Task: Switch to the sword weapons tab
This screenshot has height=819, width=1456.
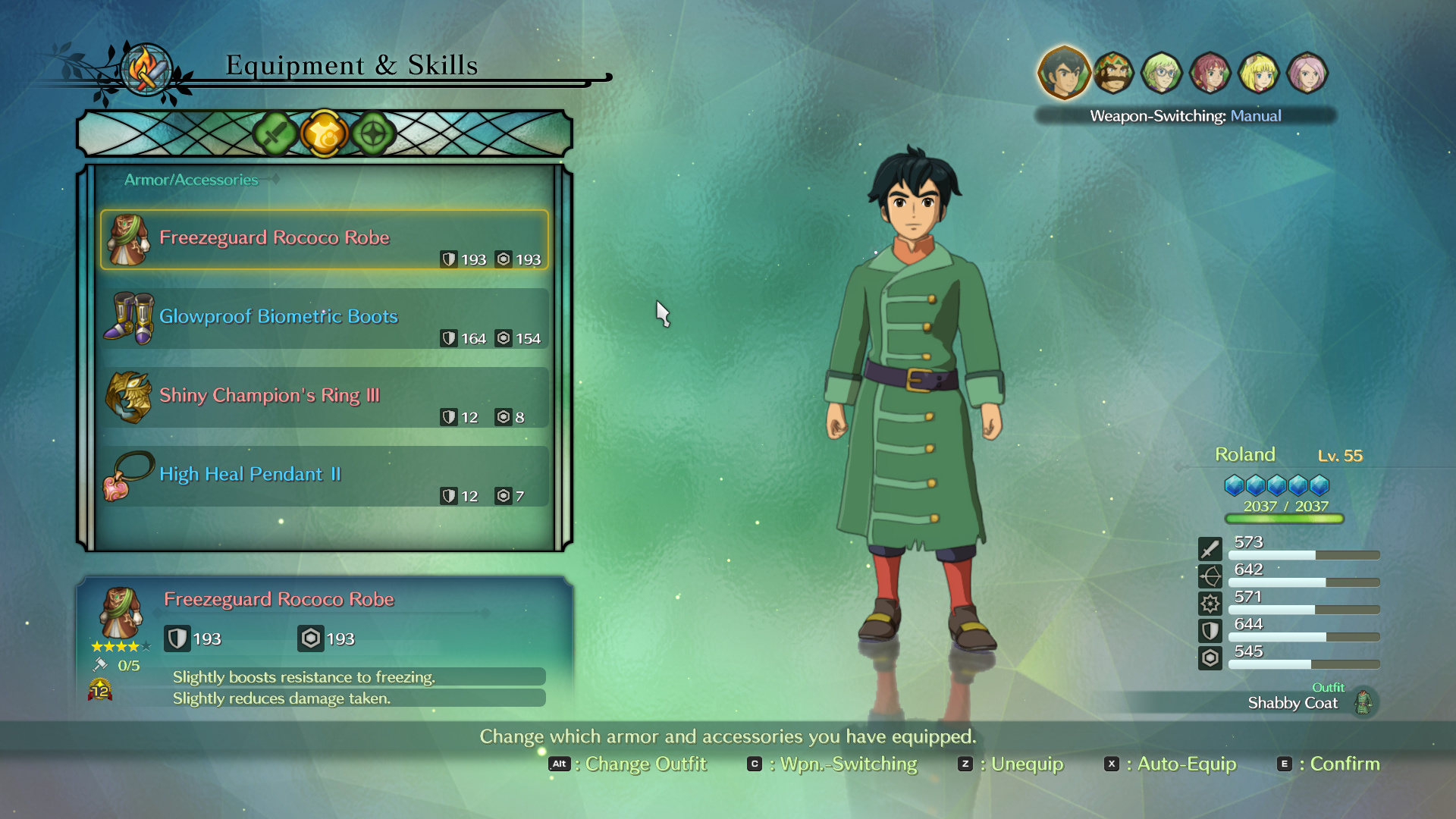Action: [x=275, y=134]
